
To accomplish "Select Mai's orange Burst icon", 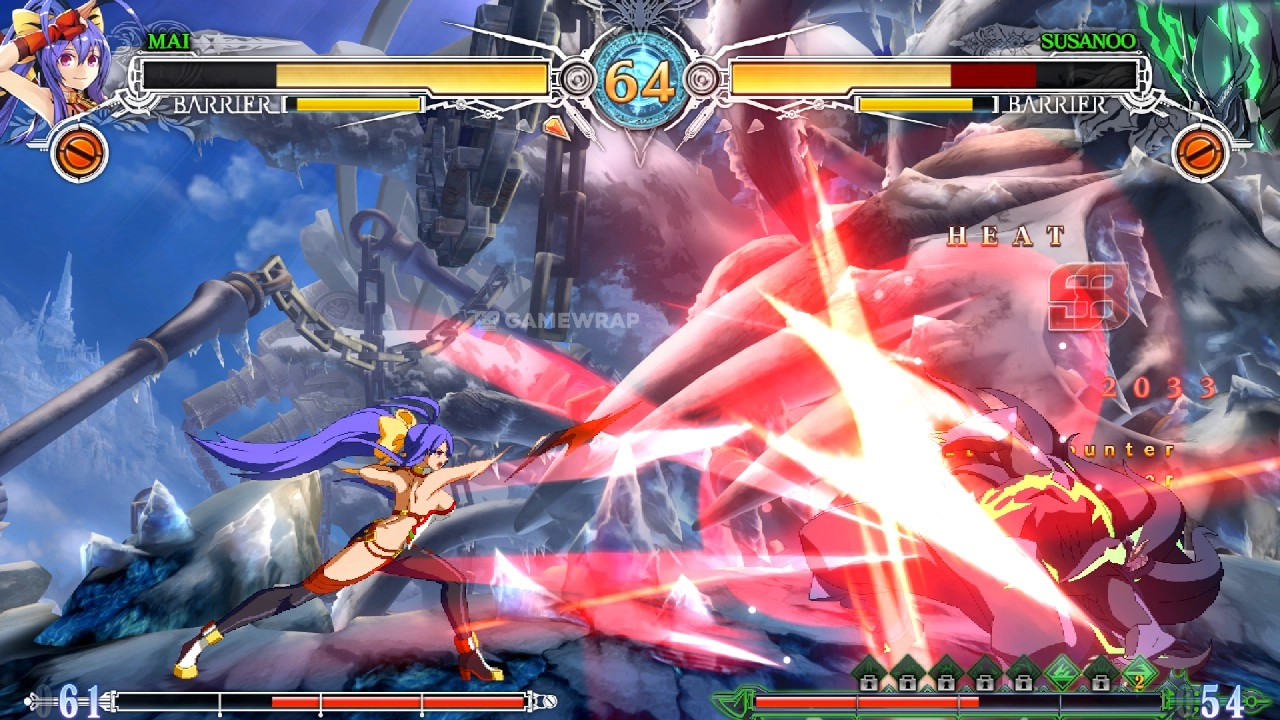I will click(x=79, y=153).
